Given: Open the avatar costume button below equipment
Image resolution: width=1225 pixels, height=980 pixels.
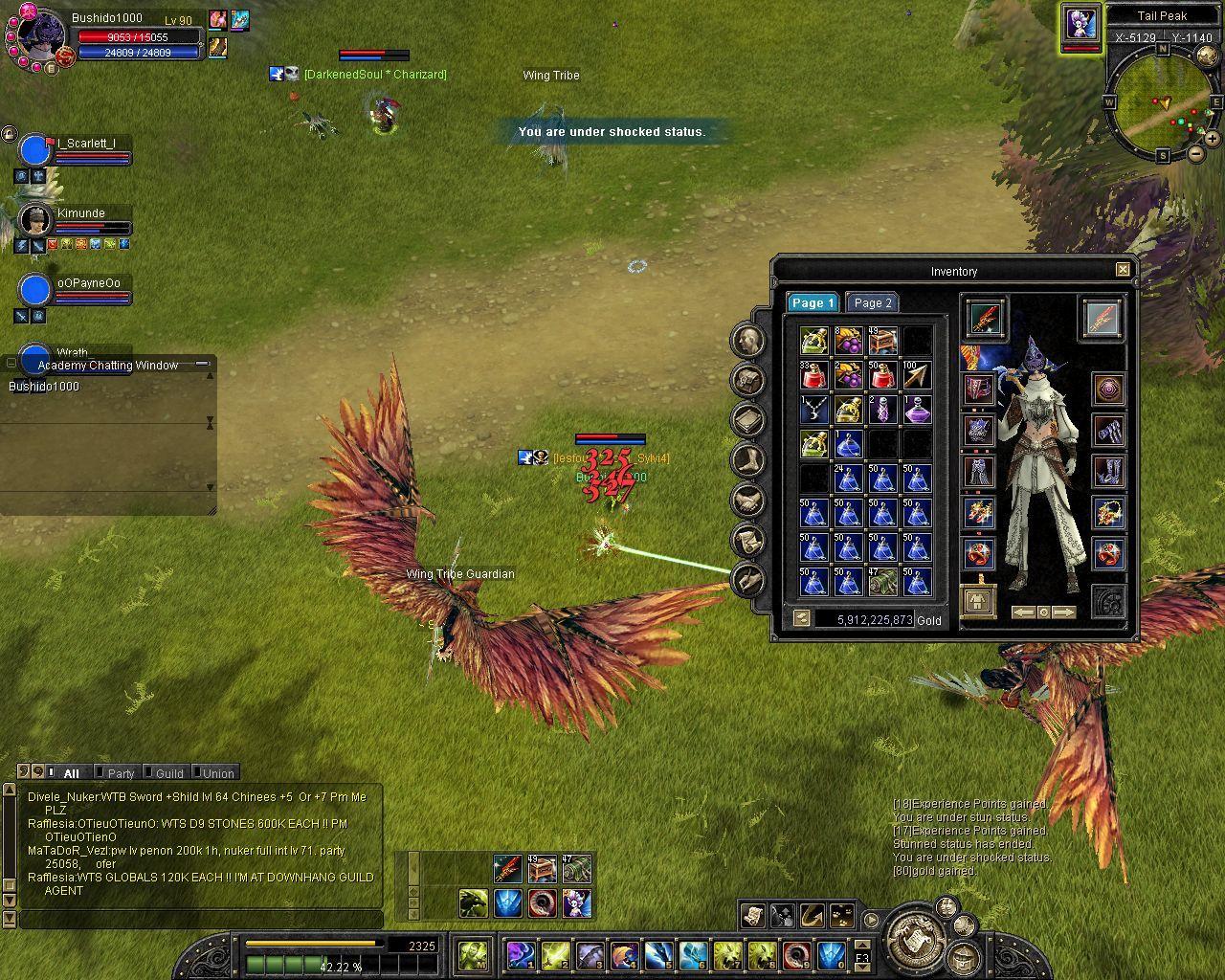Looking at the screenshot, I should click(x=977, y=602).
